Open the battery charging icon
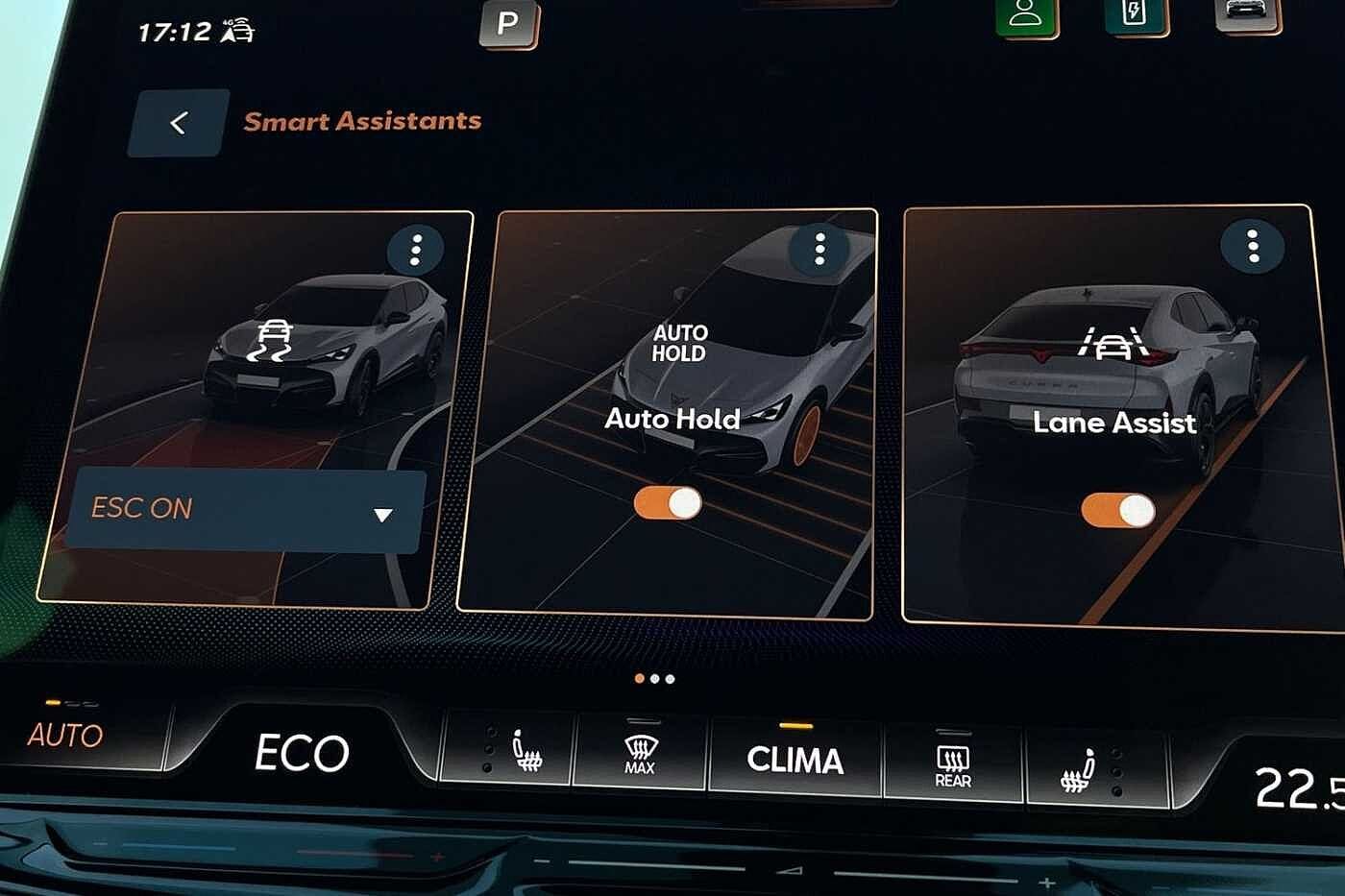Screen dimensions: 1345x896 point(1136,13)
